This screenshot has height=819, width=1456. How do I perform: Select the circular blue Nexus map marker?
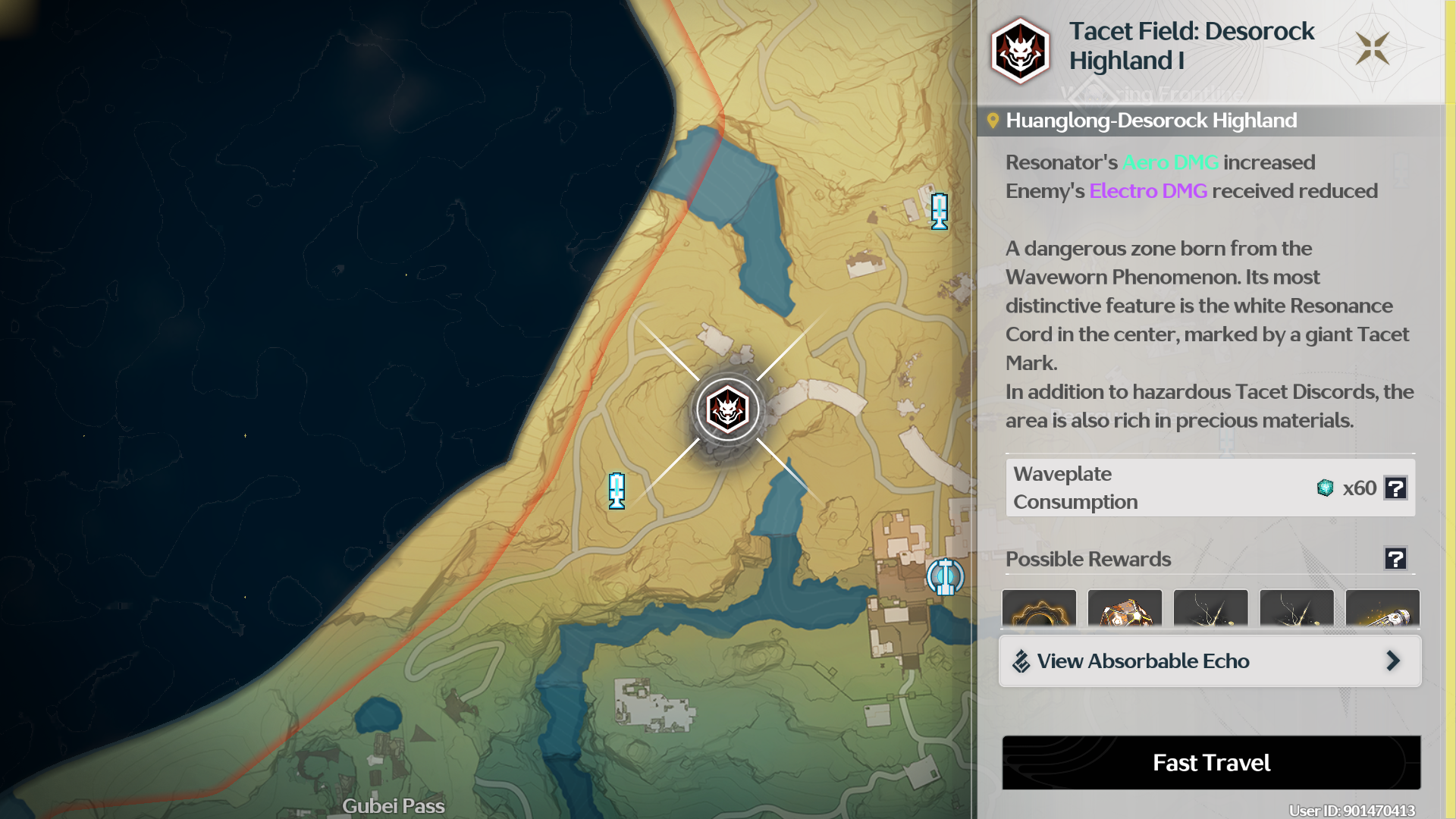[945, 577]
